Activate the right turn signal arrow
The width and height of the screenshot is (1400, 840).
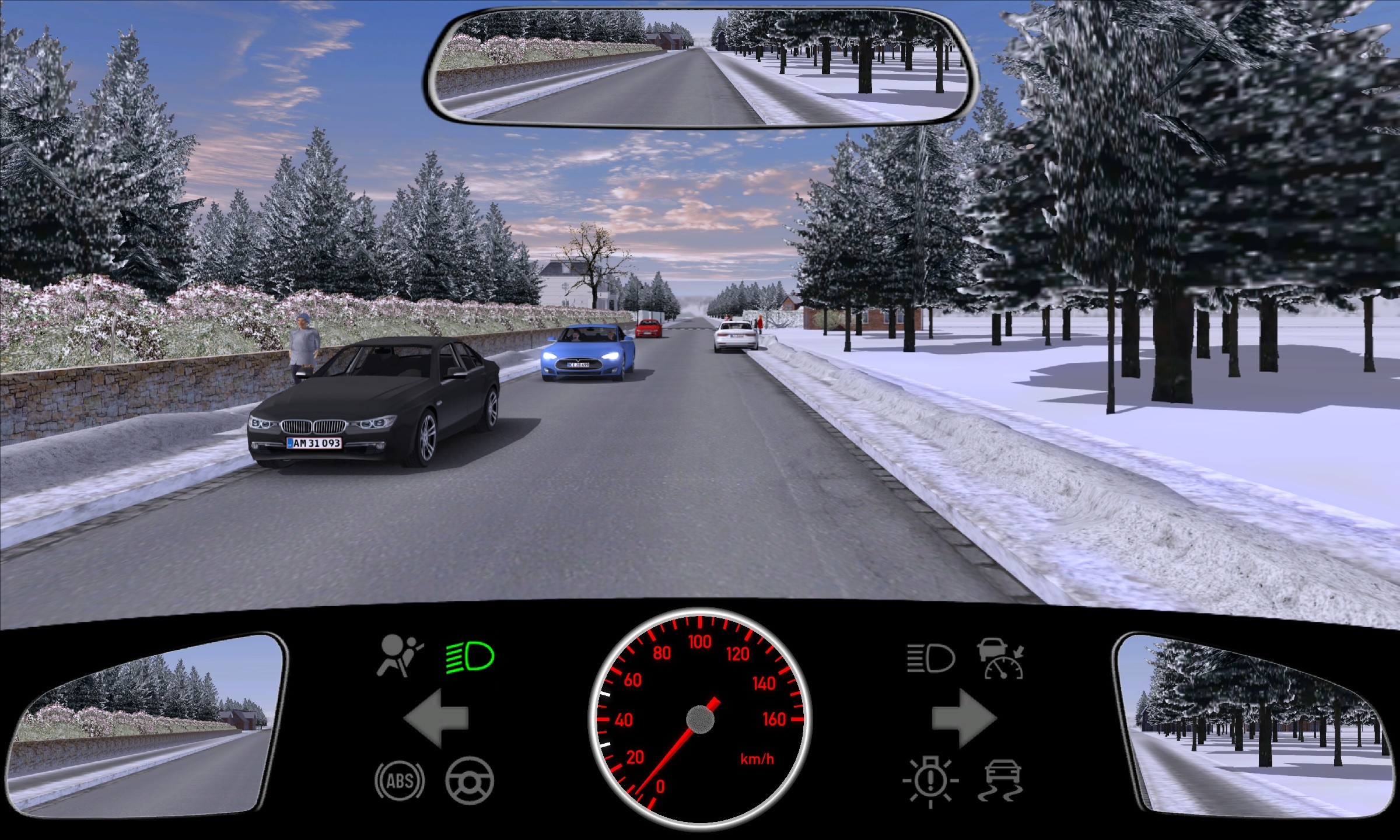(x=964, y=718)
